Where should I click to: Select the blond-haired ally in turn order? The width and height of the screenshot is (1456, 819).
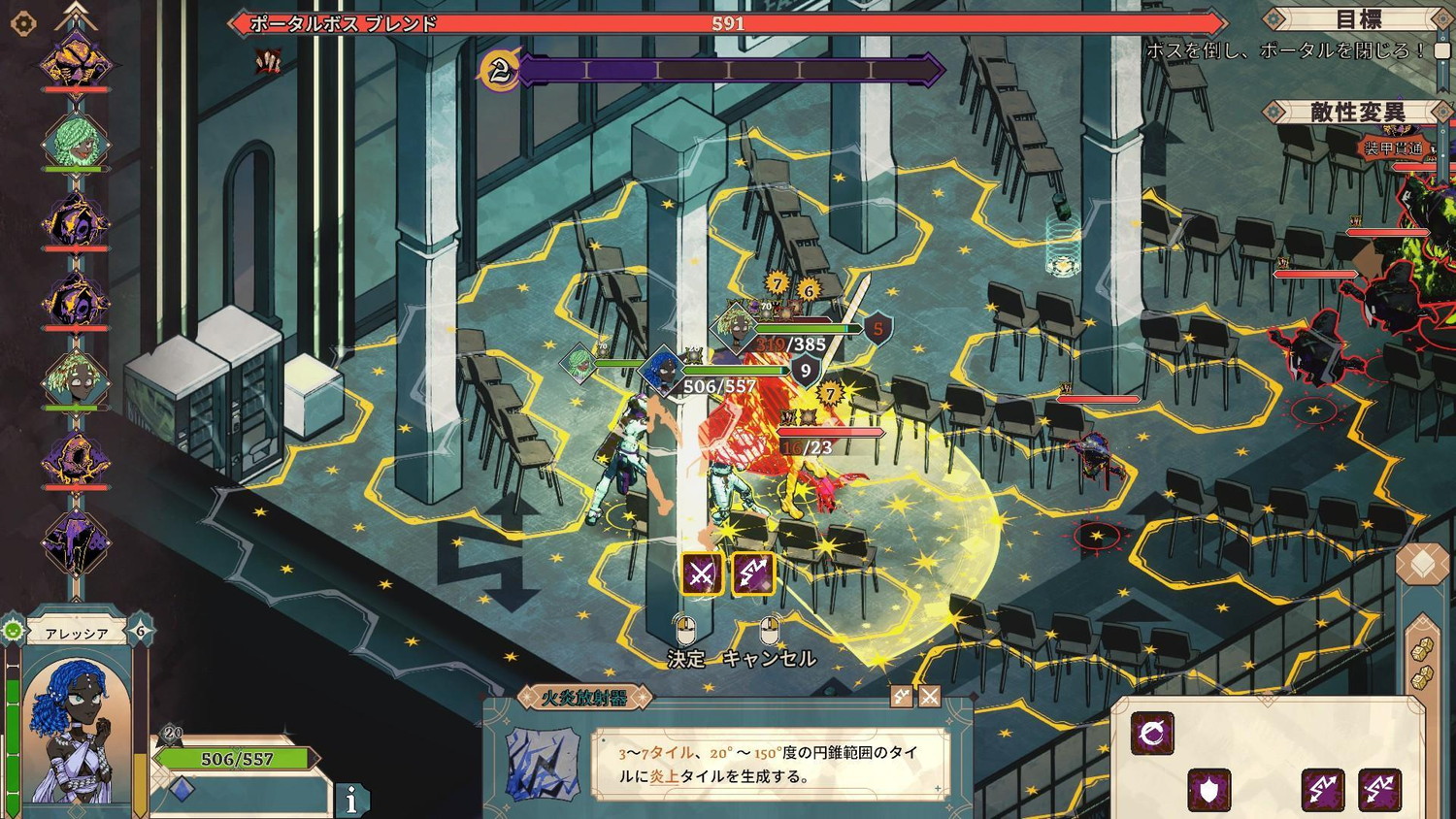76,379
